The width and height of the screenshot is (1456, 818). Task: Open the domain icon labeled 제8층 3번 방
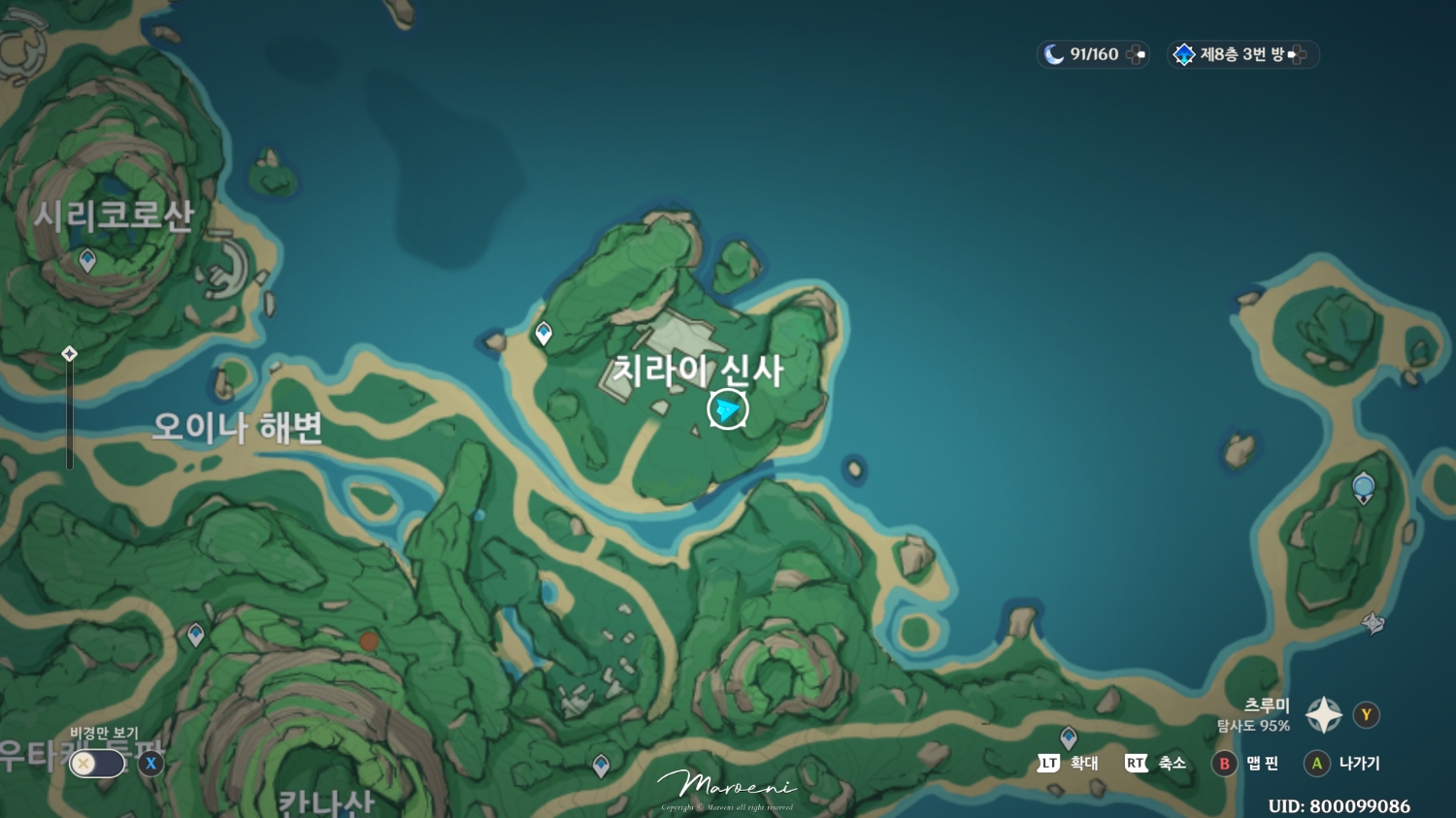pos(1185,54)
